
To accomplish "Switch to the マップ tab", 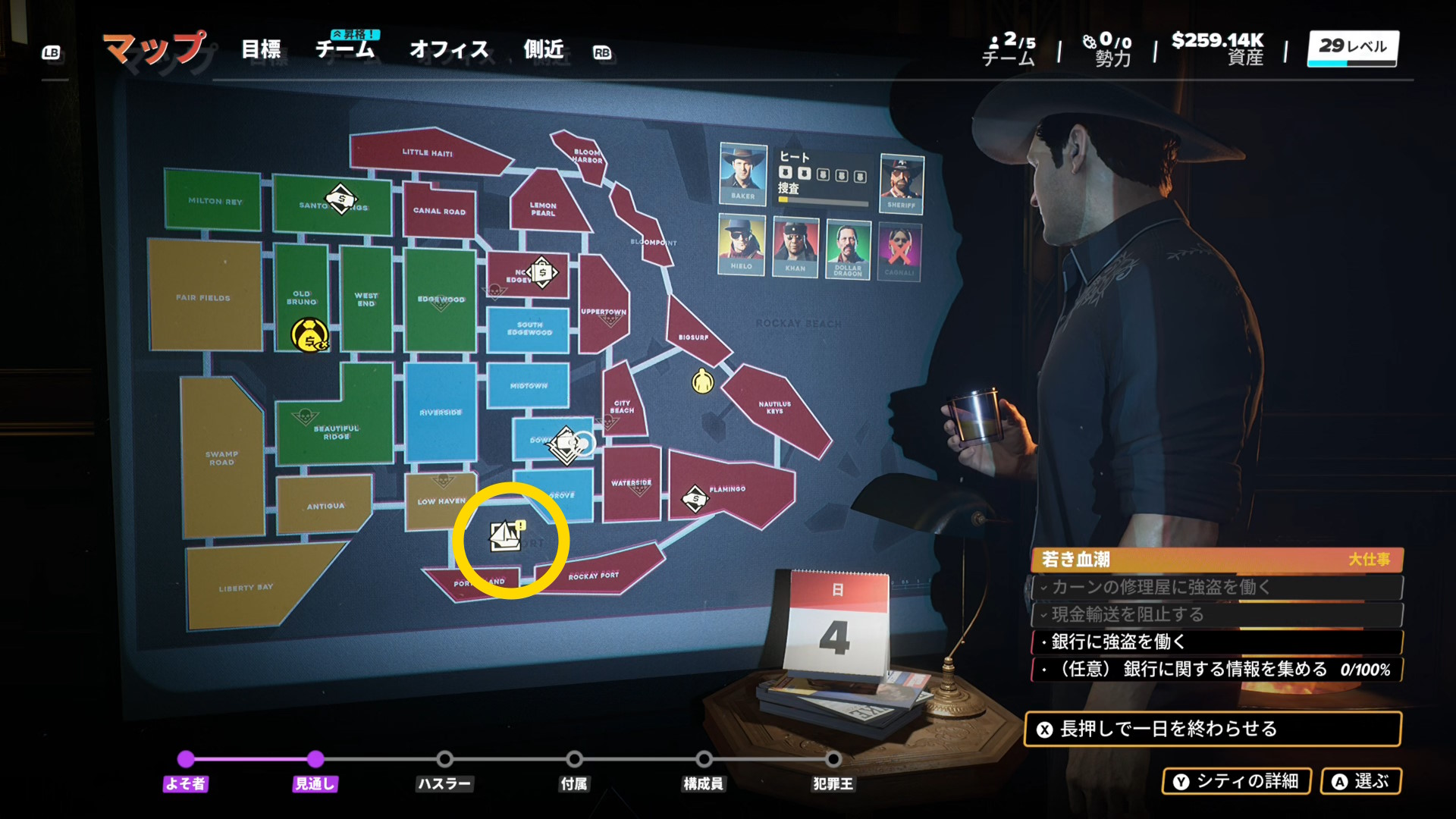I will coord(154,49).
